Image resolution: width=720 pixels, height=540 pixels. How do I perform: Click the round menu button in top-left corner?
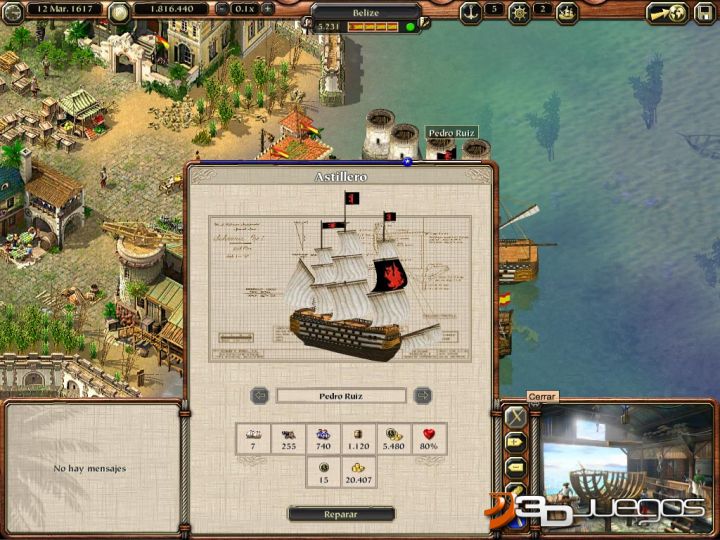[12, 11]
